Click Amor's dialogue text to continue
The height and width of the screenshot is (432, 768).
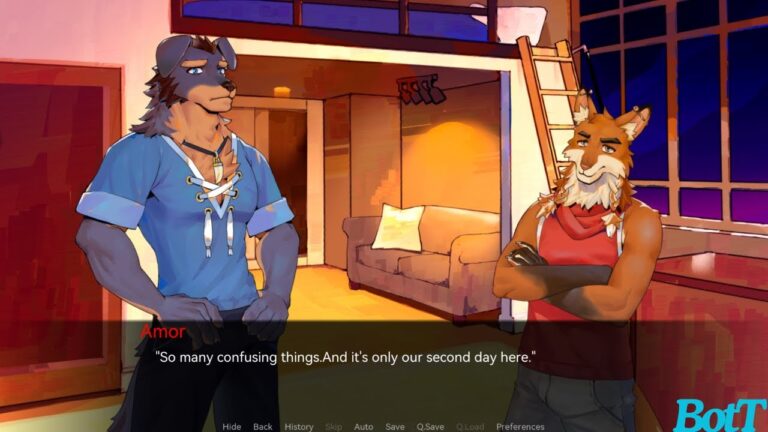point(345,356)
